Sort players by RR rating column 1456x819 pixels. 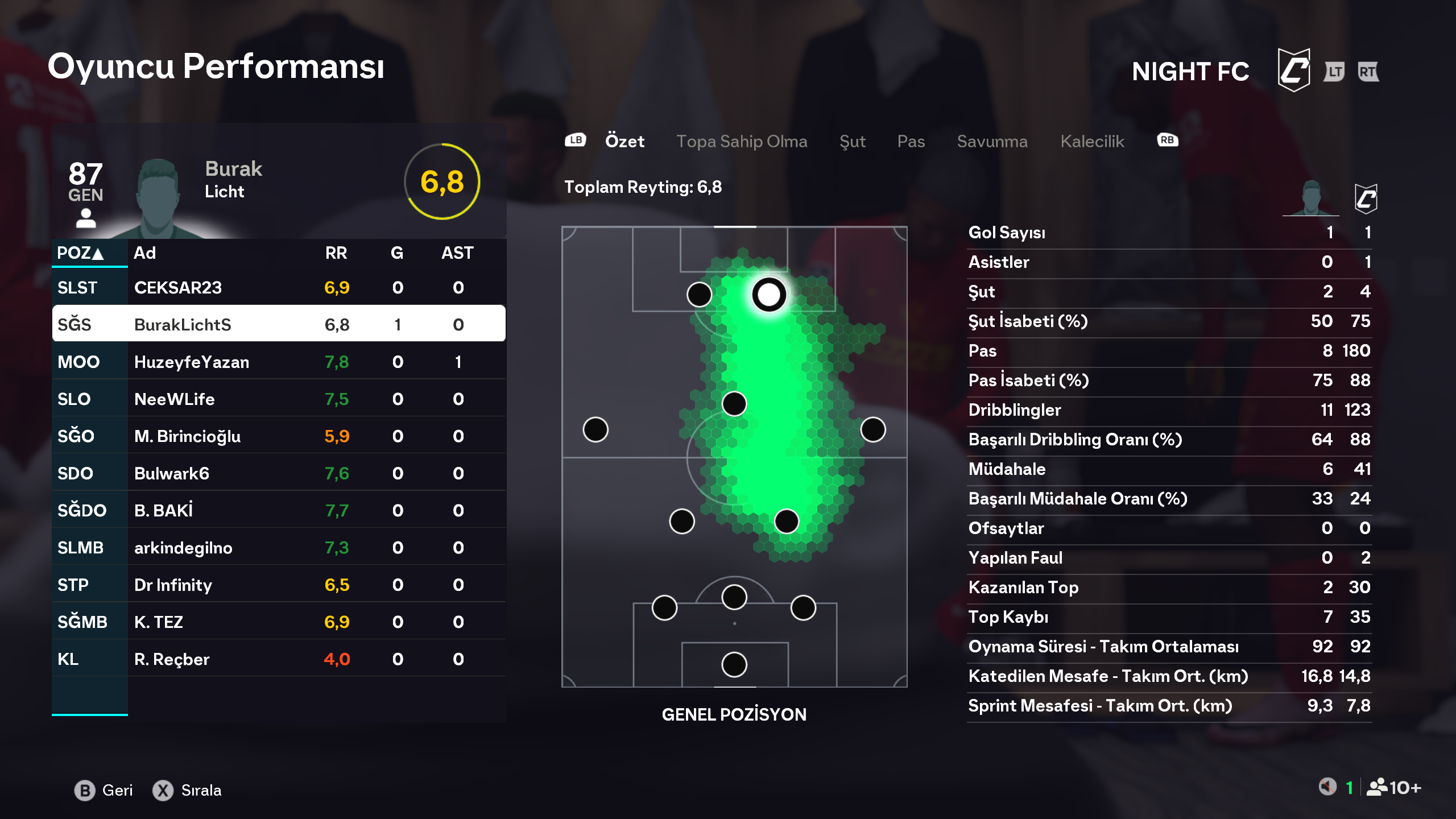point(336,253)
